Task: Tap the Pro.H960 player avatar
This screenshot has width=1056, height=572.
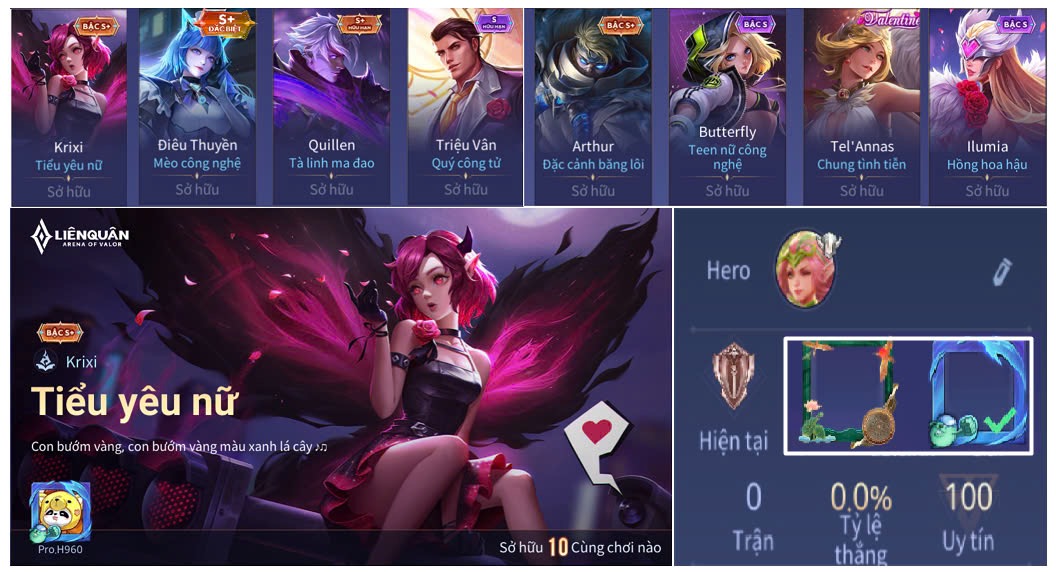Action: tap(60, 512)
